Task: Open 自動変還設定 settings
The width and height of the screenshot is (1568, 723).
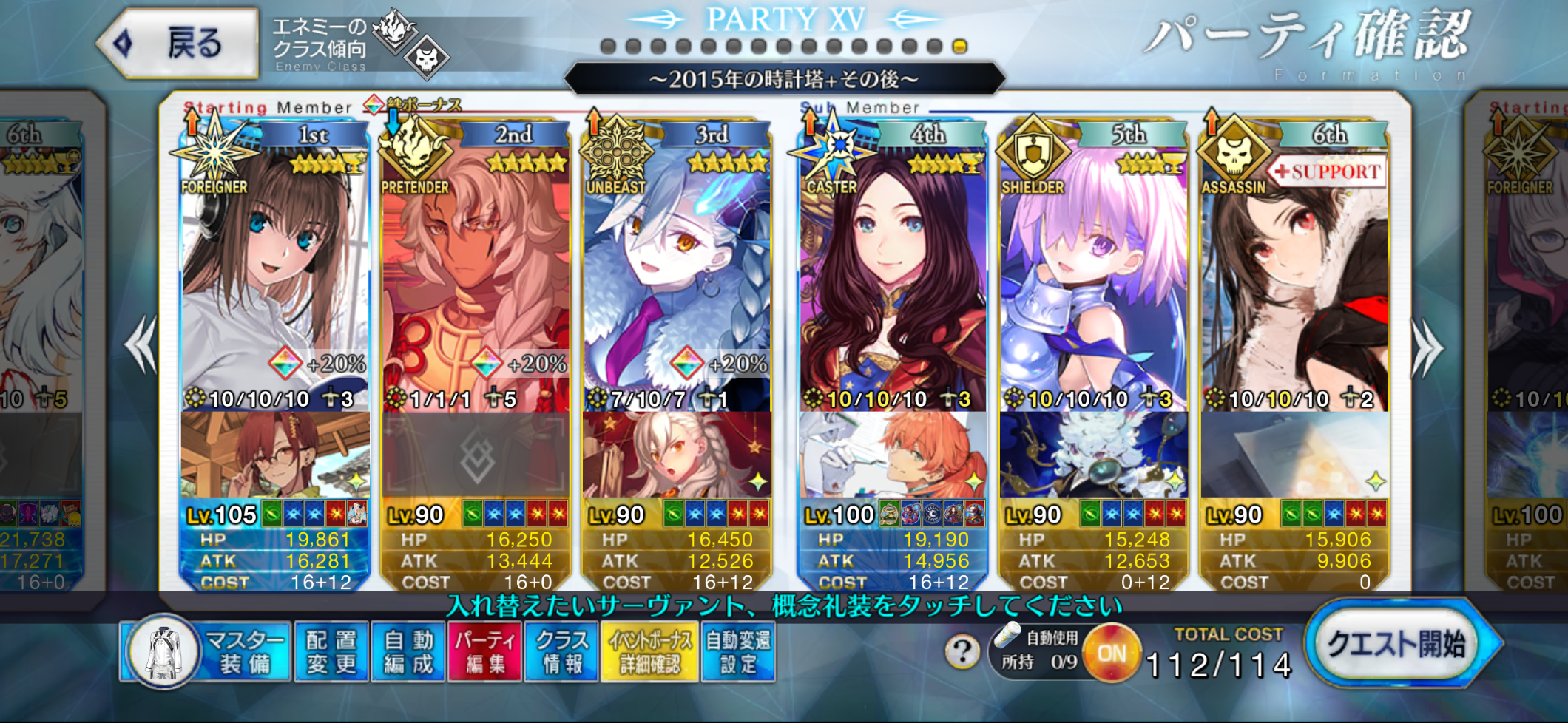Action: tap(738, 652)
